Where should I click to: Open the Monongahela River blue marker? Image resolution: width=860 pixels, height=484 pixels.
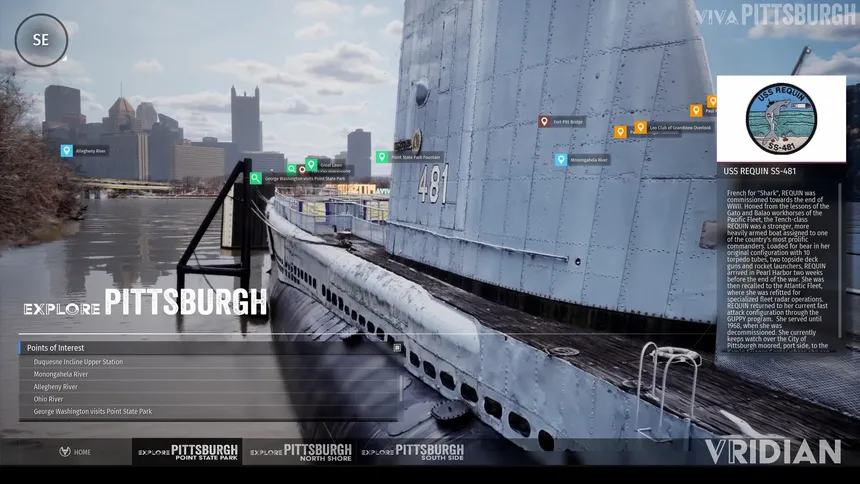562,160
